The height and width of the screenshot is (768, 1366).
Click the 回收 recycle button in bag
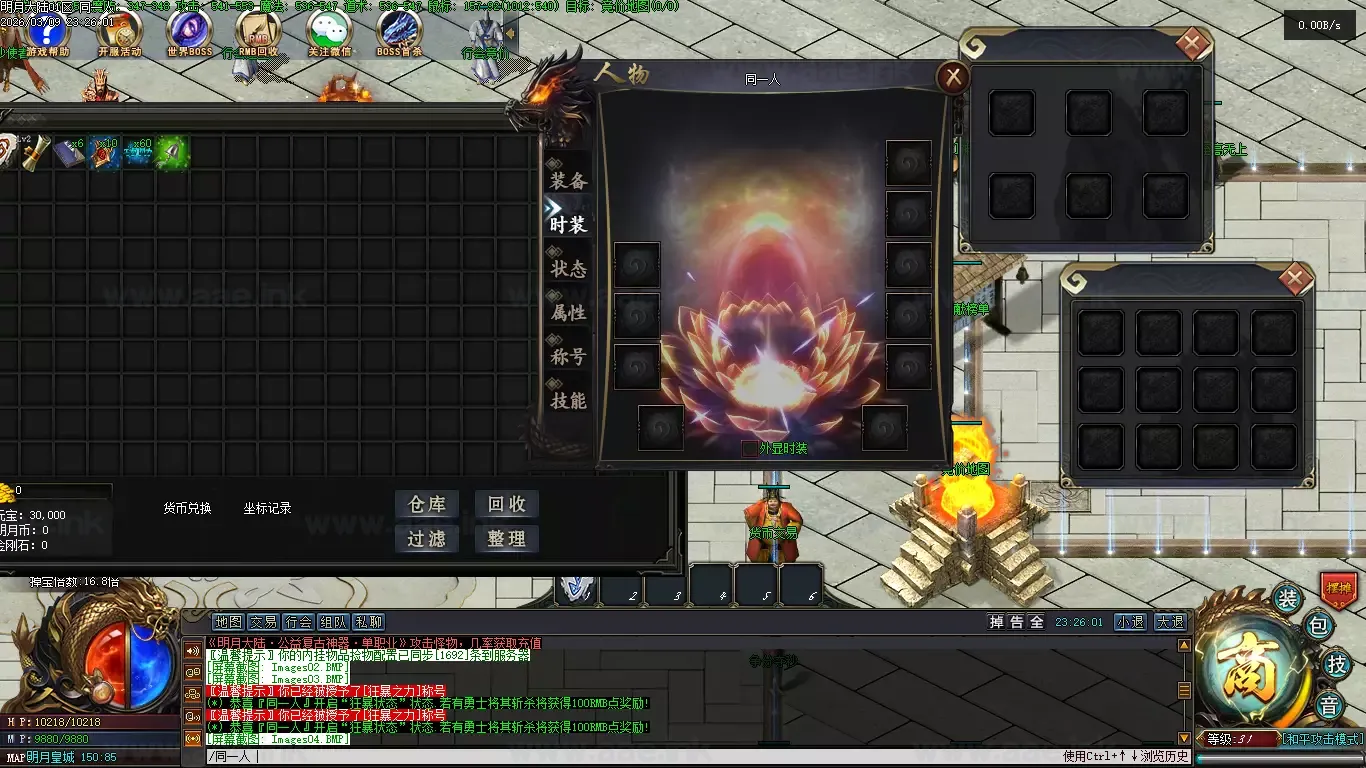(x=506, y=505)
